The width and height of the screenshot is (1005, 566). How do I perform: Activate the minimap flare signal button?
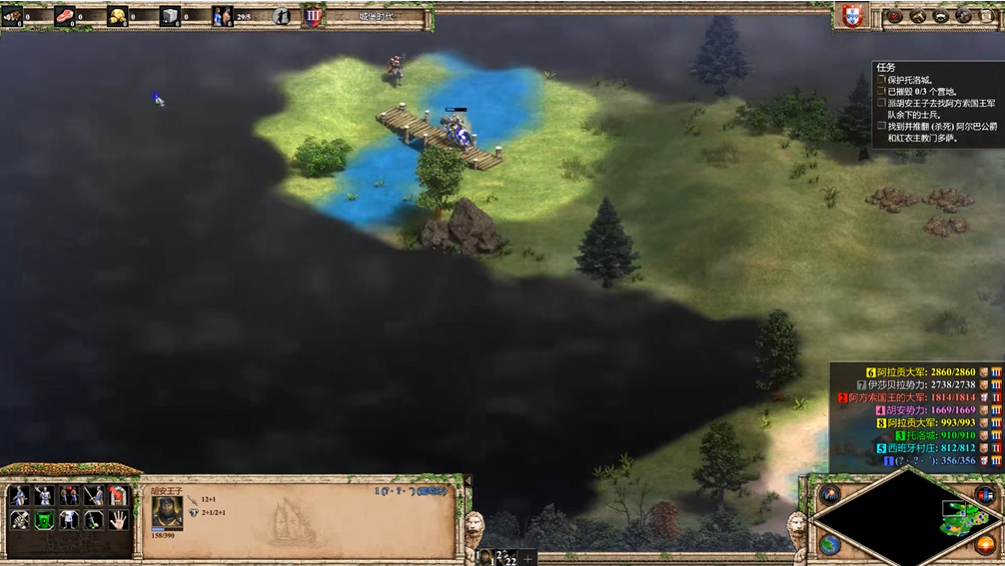coord(830,495)
